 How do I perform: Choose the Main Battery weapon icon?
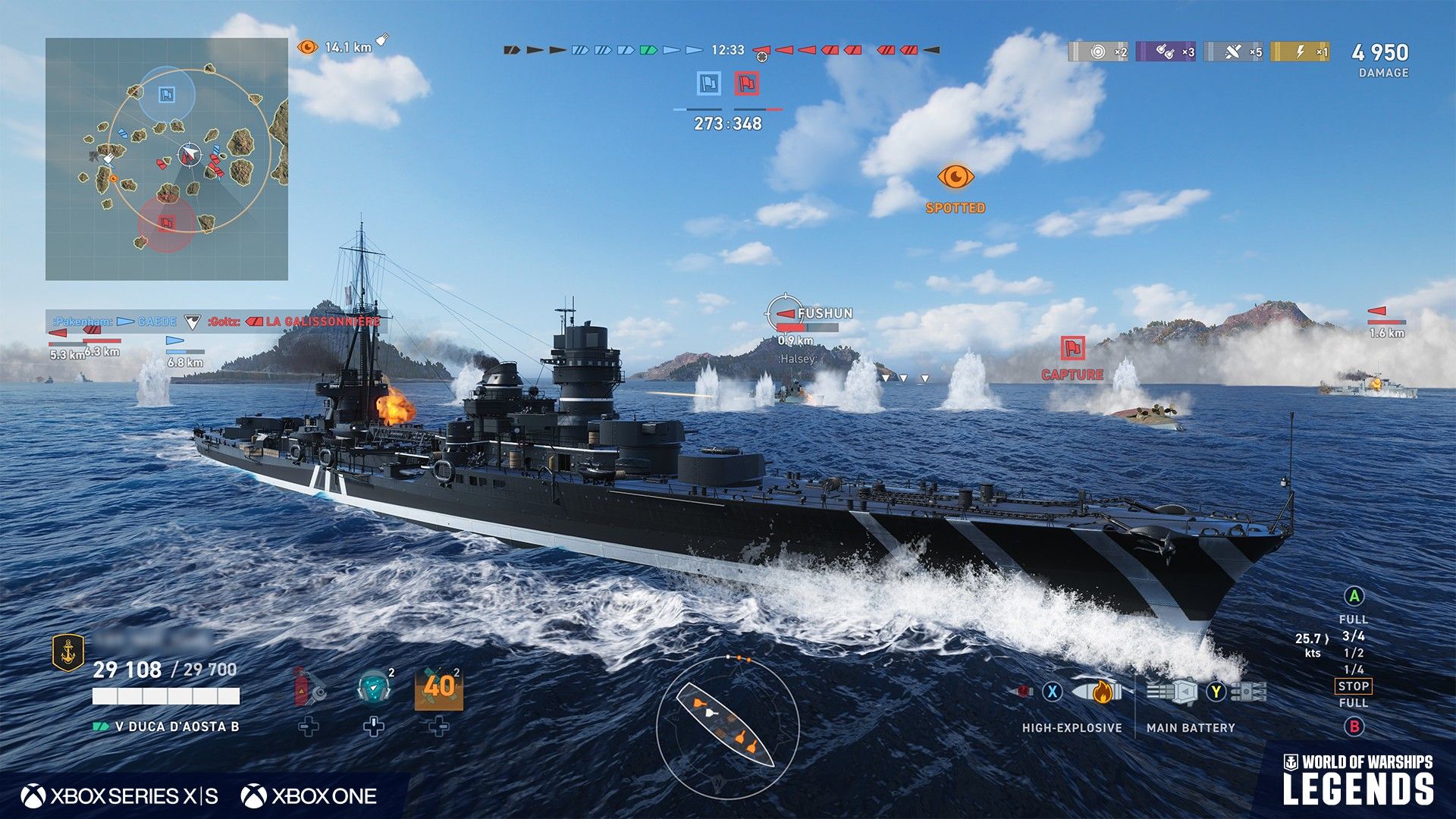tap(1174, 692)
